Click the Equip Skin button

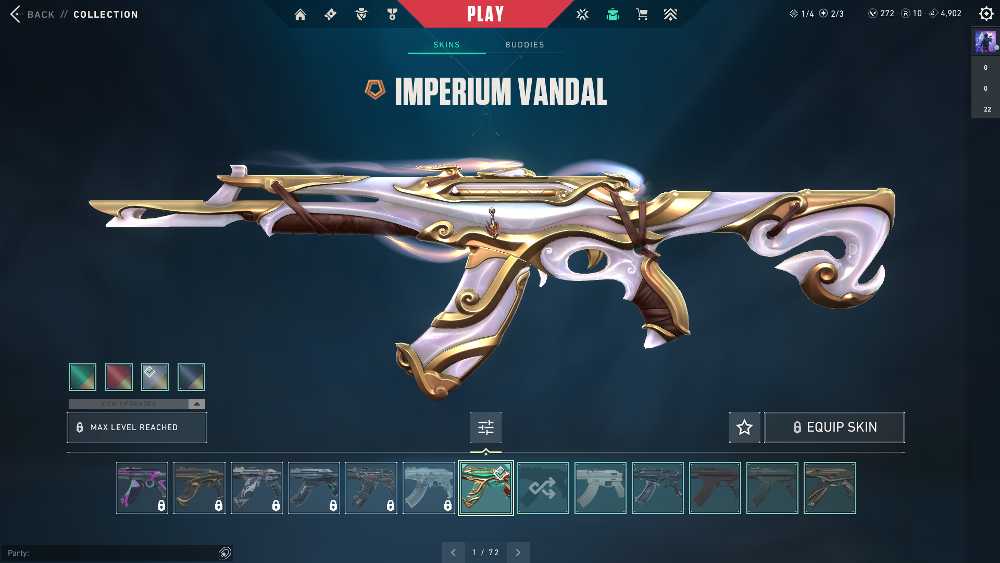(834, 427)
